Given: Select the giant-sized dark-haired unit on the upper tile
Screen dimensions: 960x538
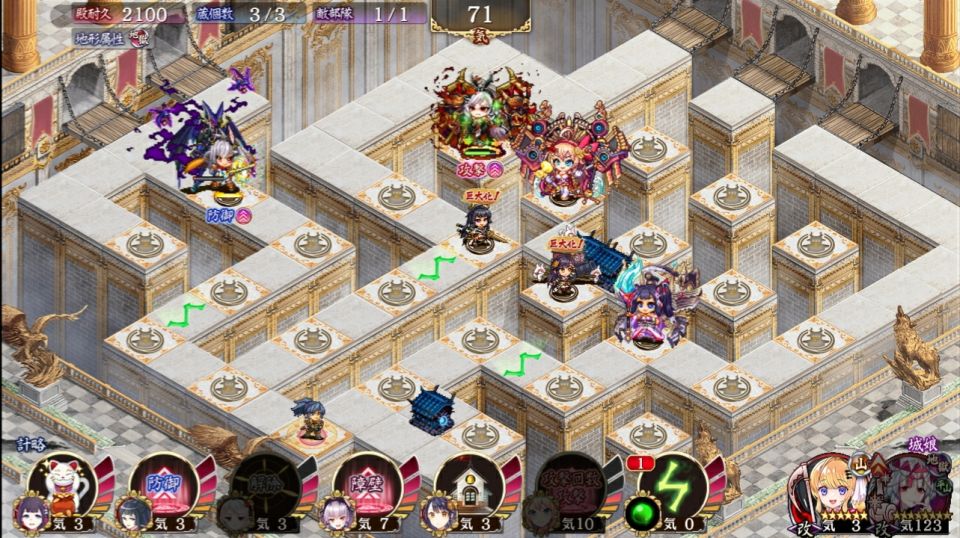Looking at the screenshot, I should [x=477, y=227].
